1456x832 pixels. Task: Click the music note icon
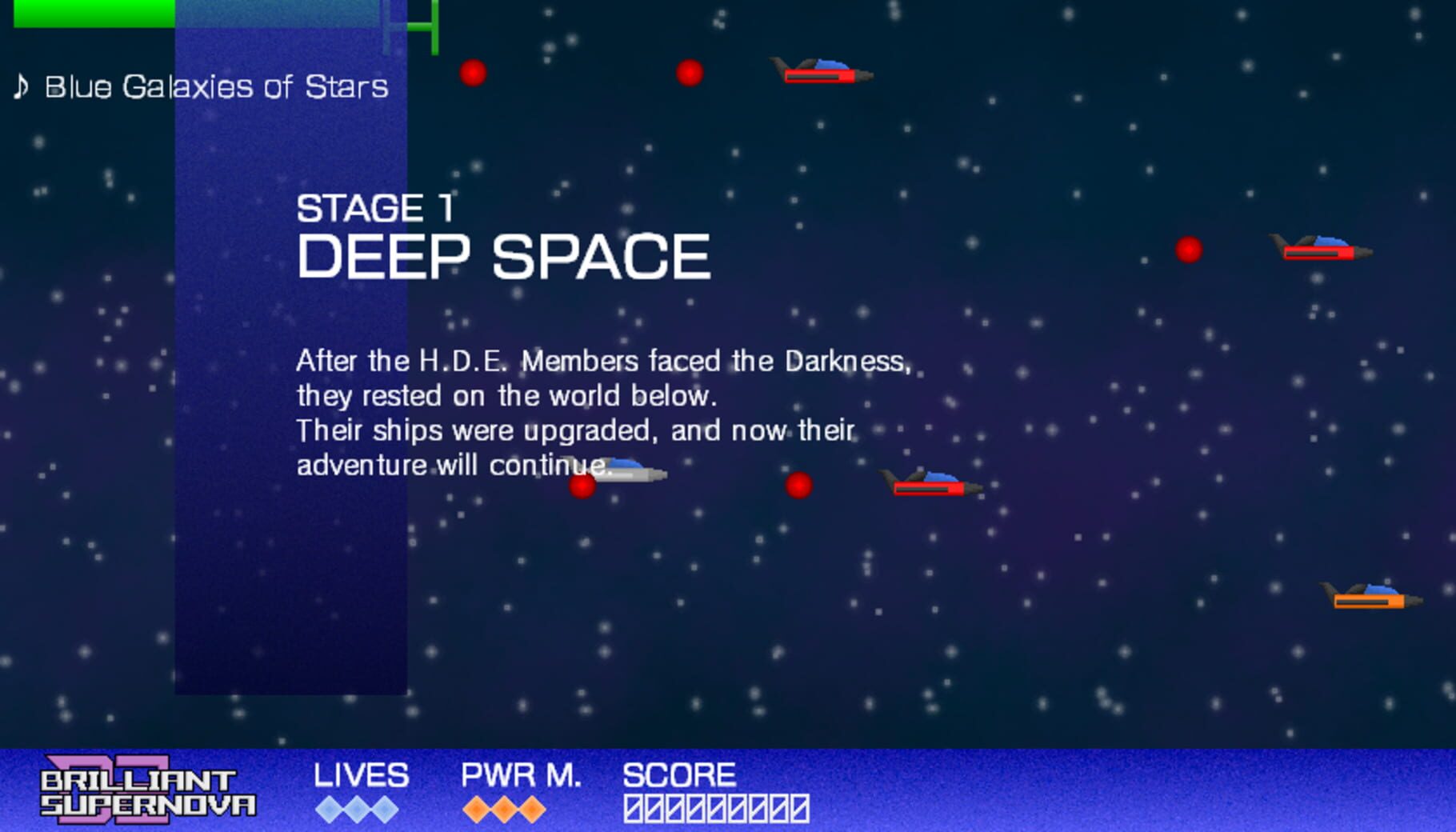[x=21, y=86]
